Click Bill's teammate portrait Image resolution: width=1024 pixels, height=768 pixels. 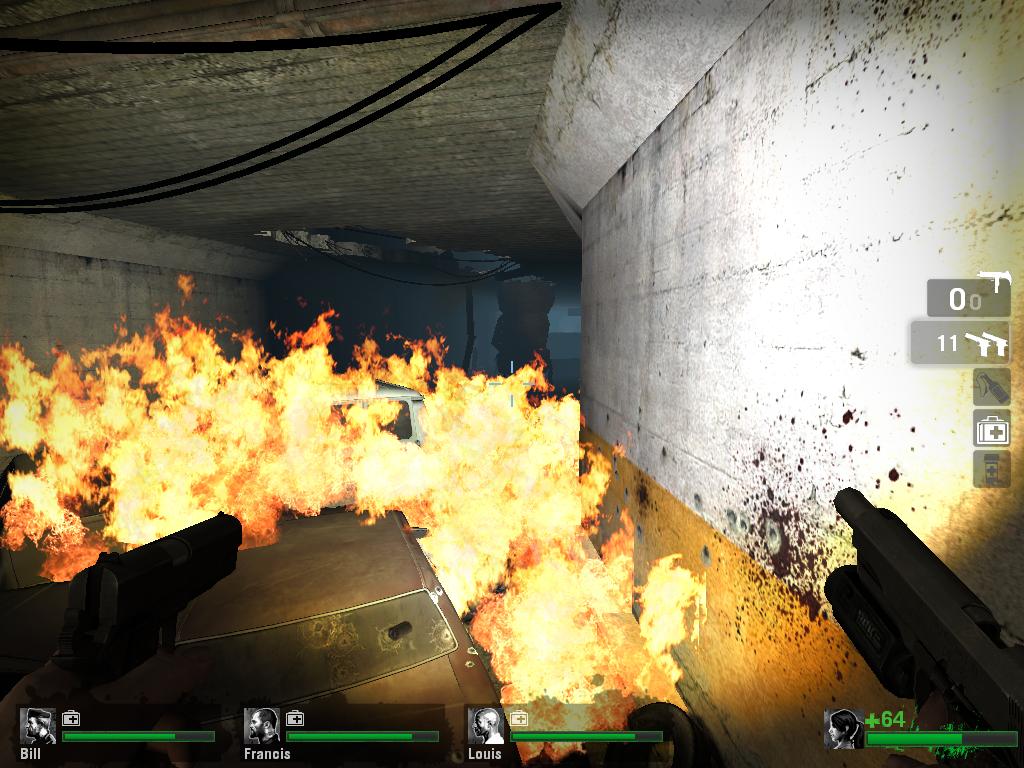[x=39, y=726]
